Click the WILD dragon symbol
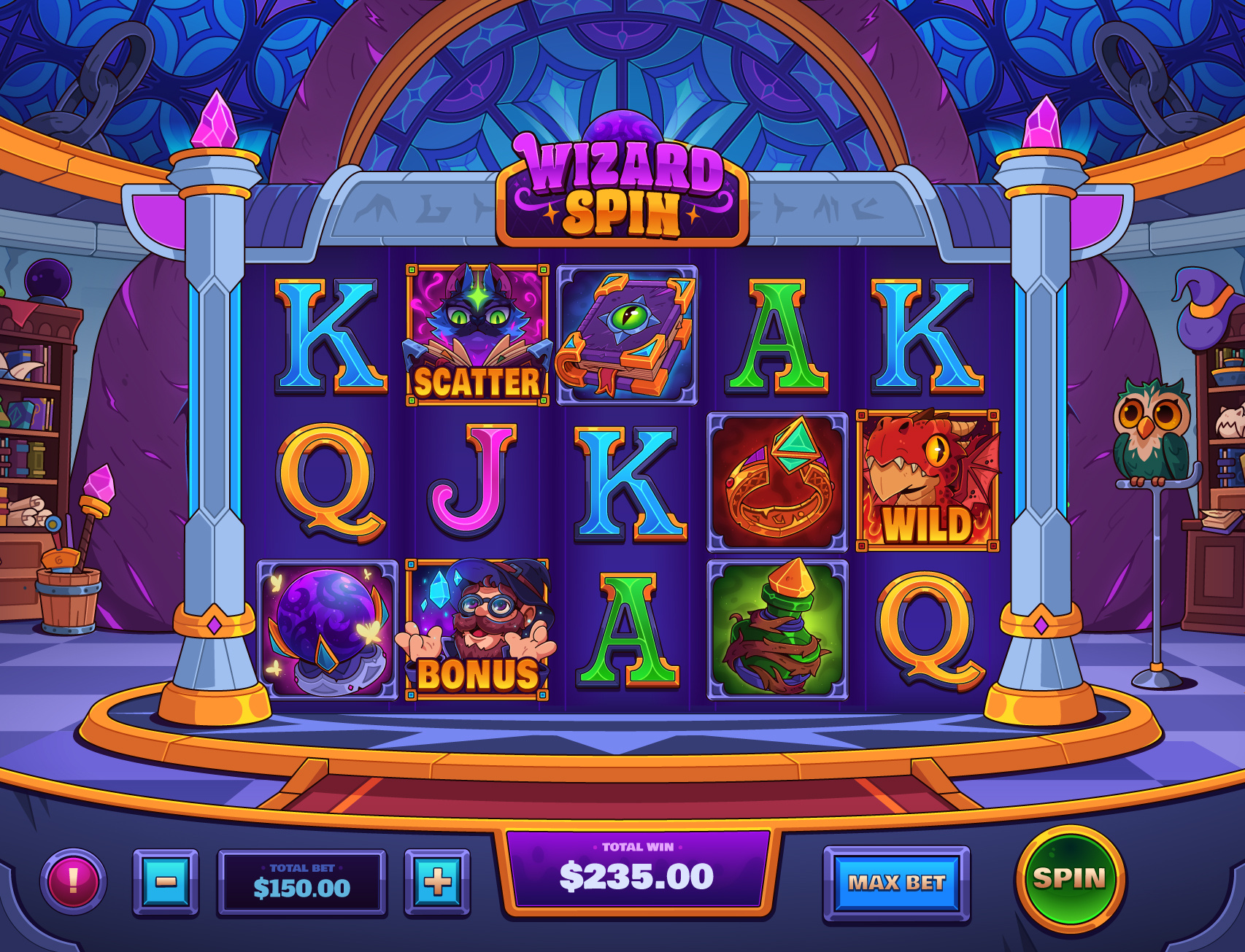The image size is (1245, 952). pyautogui.click(x=925, y=478)
